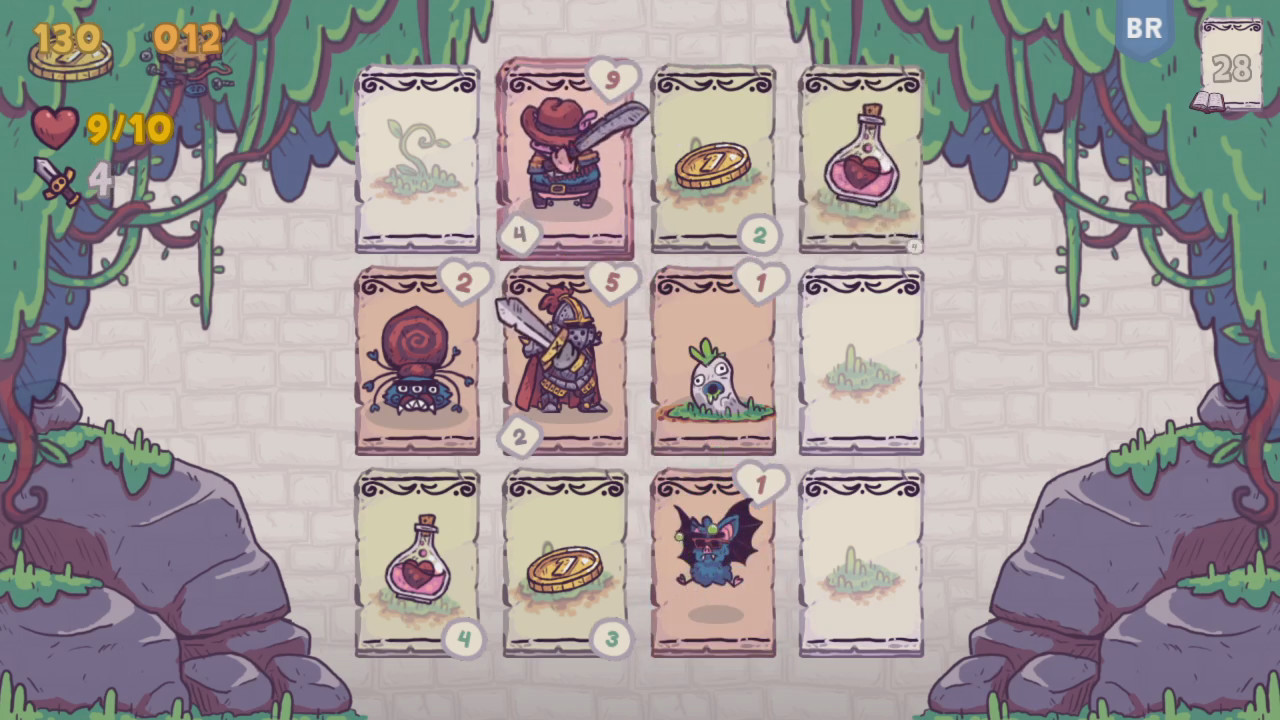Select the spider enemy card with 2 hearts

[x=417, y=360]
